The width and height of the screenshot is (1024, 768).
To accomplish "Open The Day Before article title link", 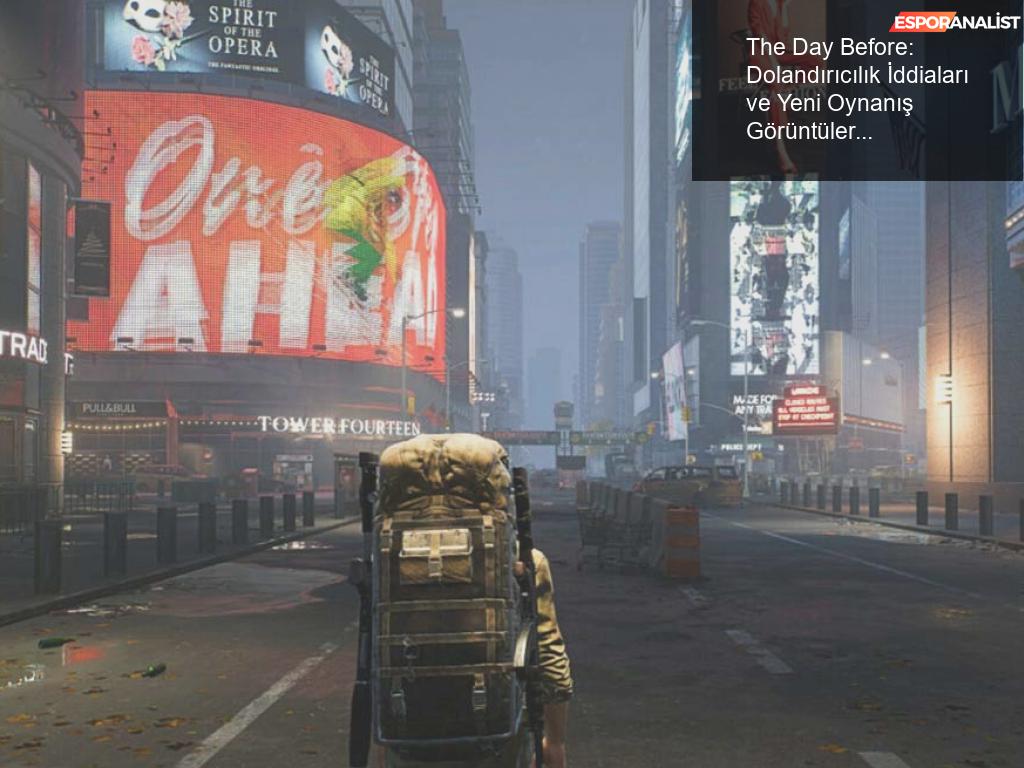I will tap(857, 89).
